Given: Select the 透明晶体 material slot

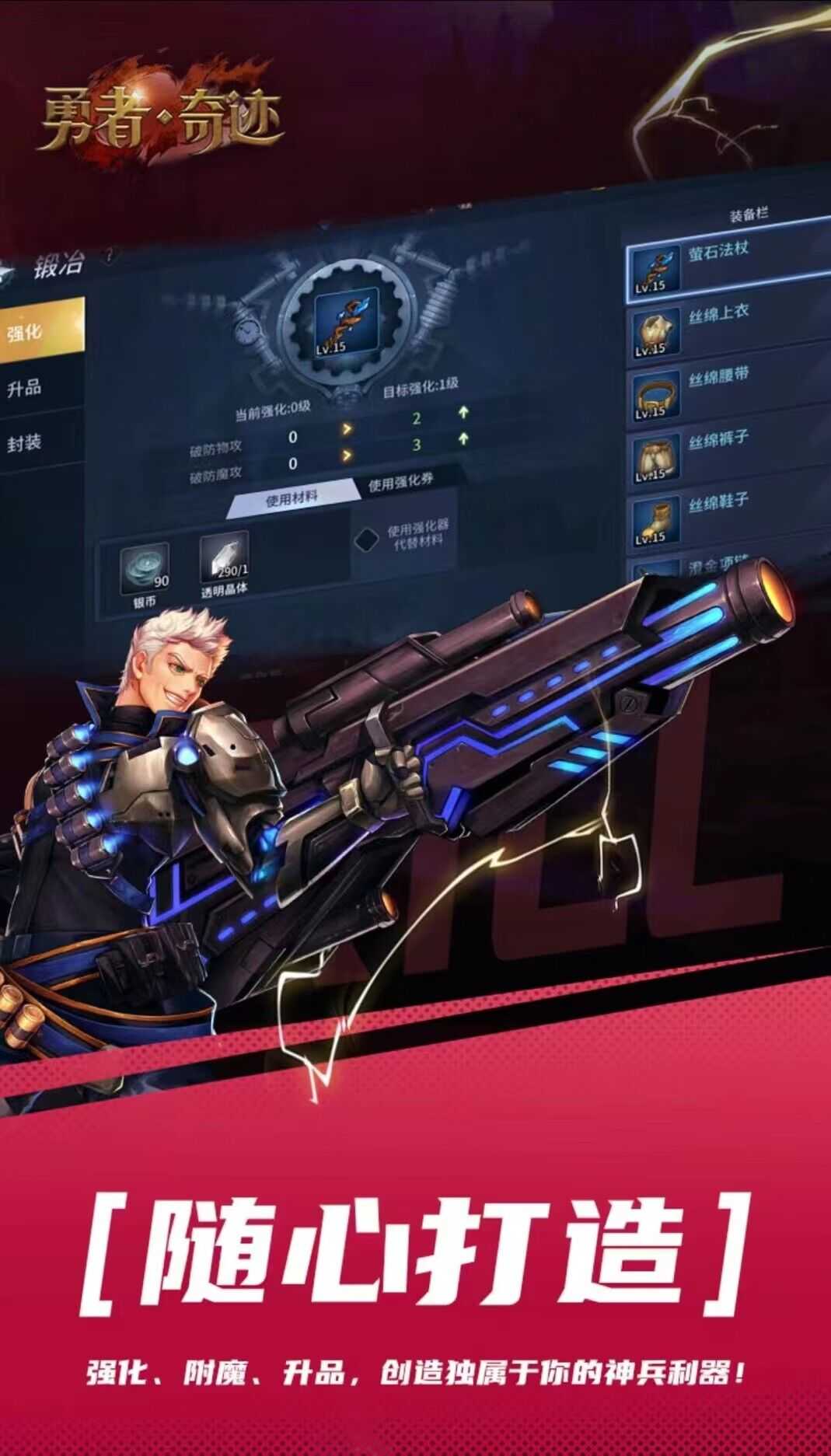Looking at the screenshot, I should [x=224, y=557].
